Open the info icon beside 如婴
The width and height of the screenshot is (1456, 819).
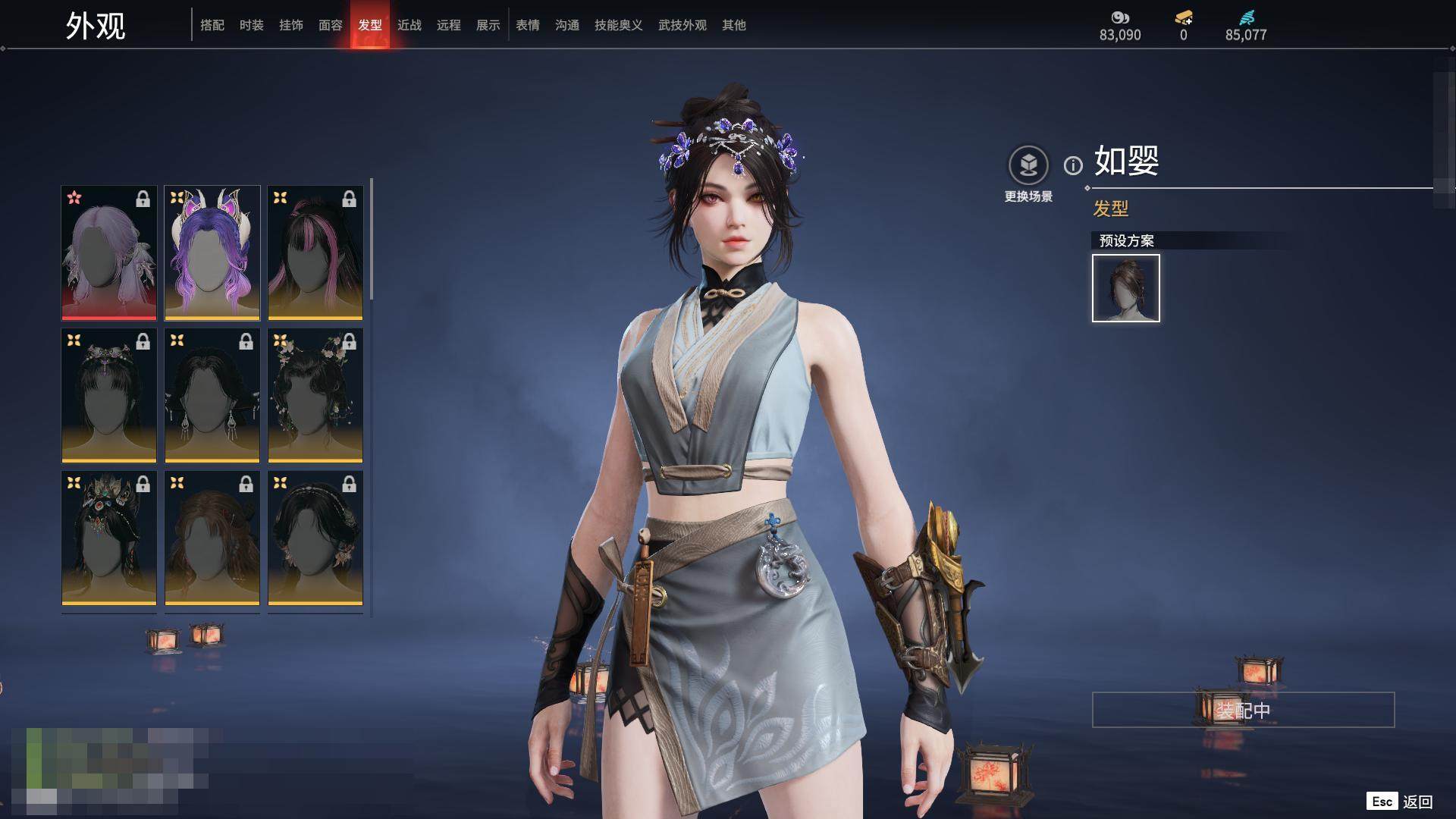[1073, 165]
